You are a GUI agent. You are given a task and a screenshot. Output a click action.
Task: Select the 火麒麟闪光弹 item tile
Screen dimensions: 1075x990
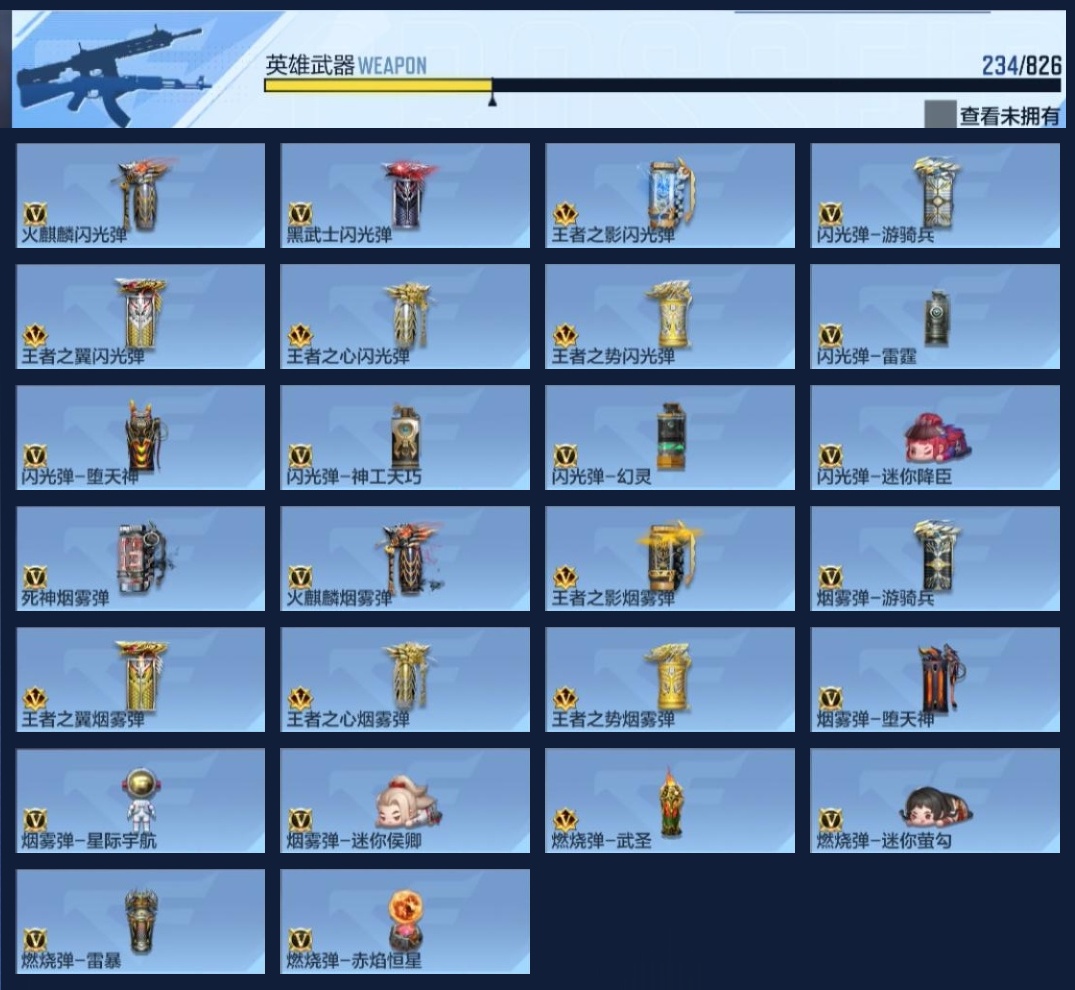pos(141,196)
